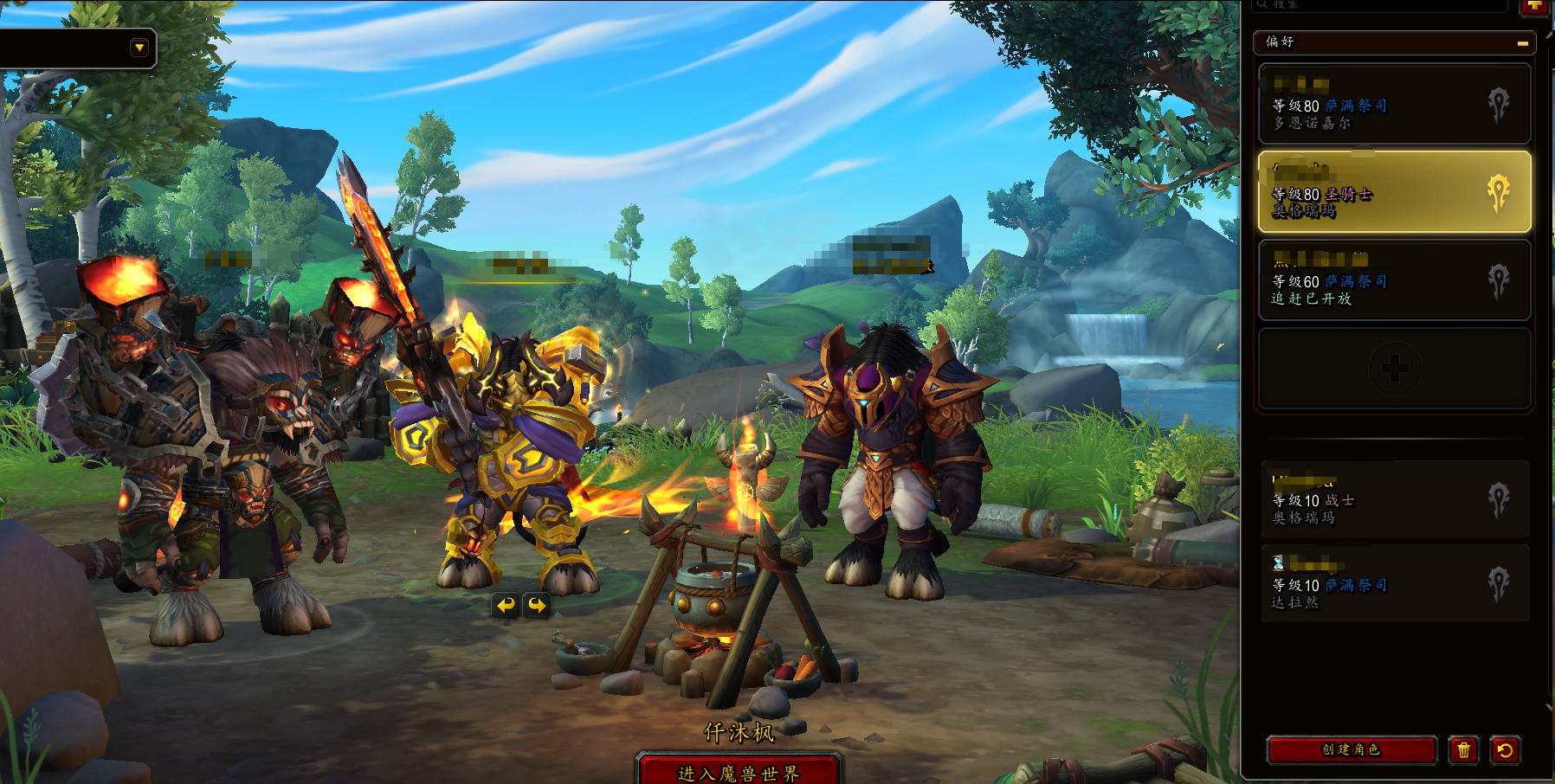Pick the level 10 shaman in 达拉然
The height and width of the screenshot is (784, 1555).
click(1394, 584)
